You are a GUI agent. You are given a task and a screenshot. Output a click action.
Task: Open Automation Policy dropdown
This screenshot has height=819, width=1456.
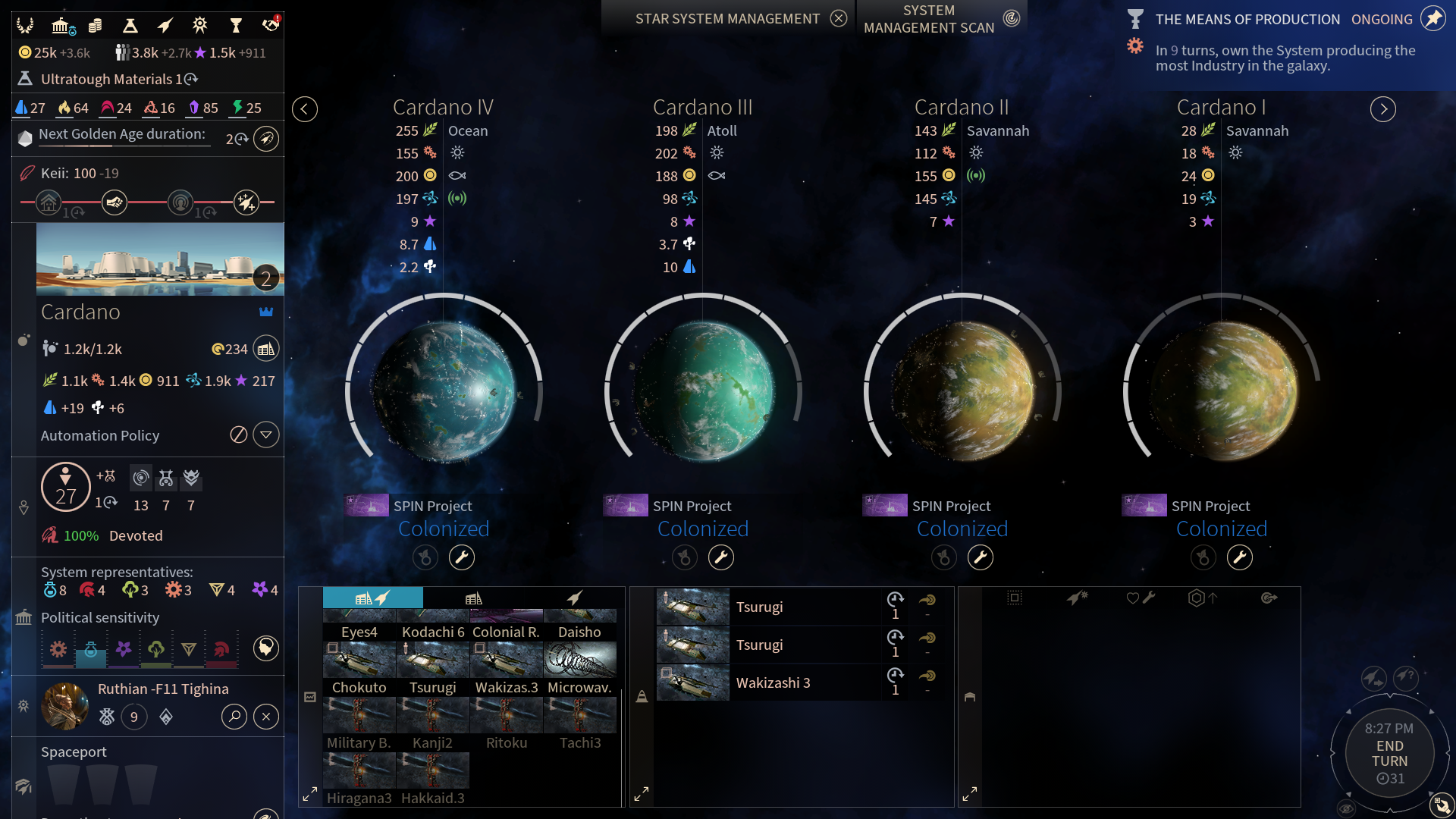(266, 435)
